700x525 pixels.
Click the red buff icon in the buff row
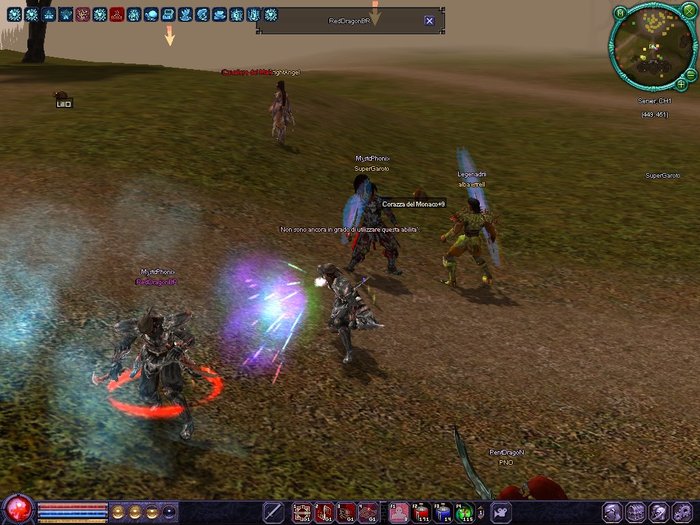coord(116,14)
